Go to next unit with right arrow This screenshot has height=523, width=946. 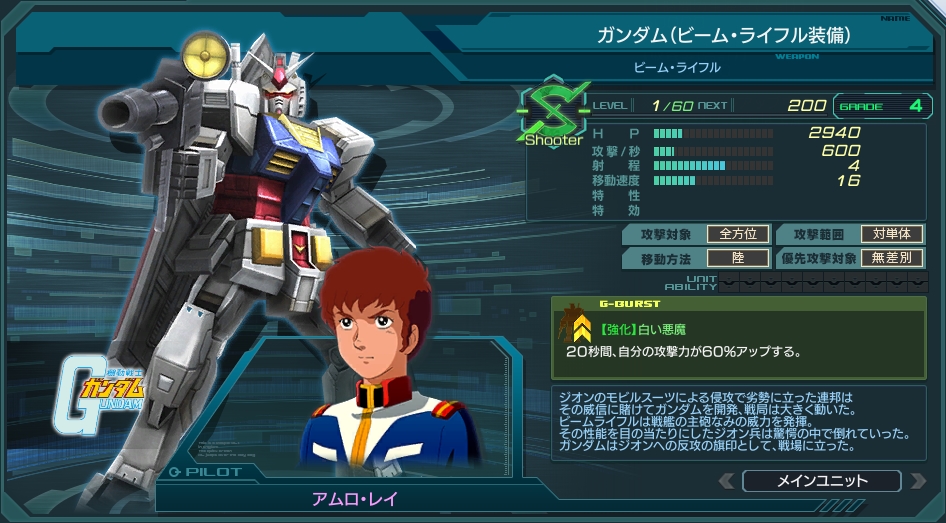[916, 481]
